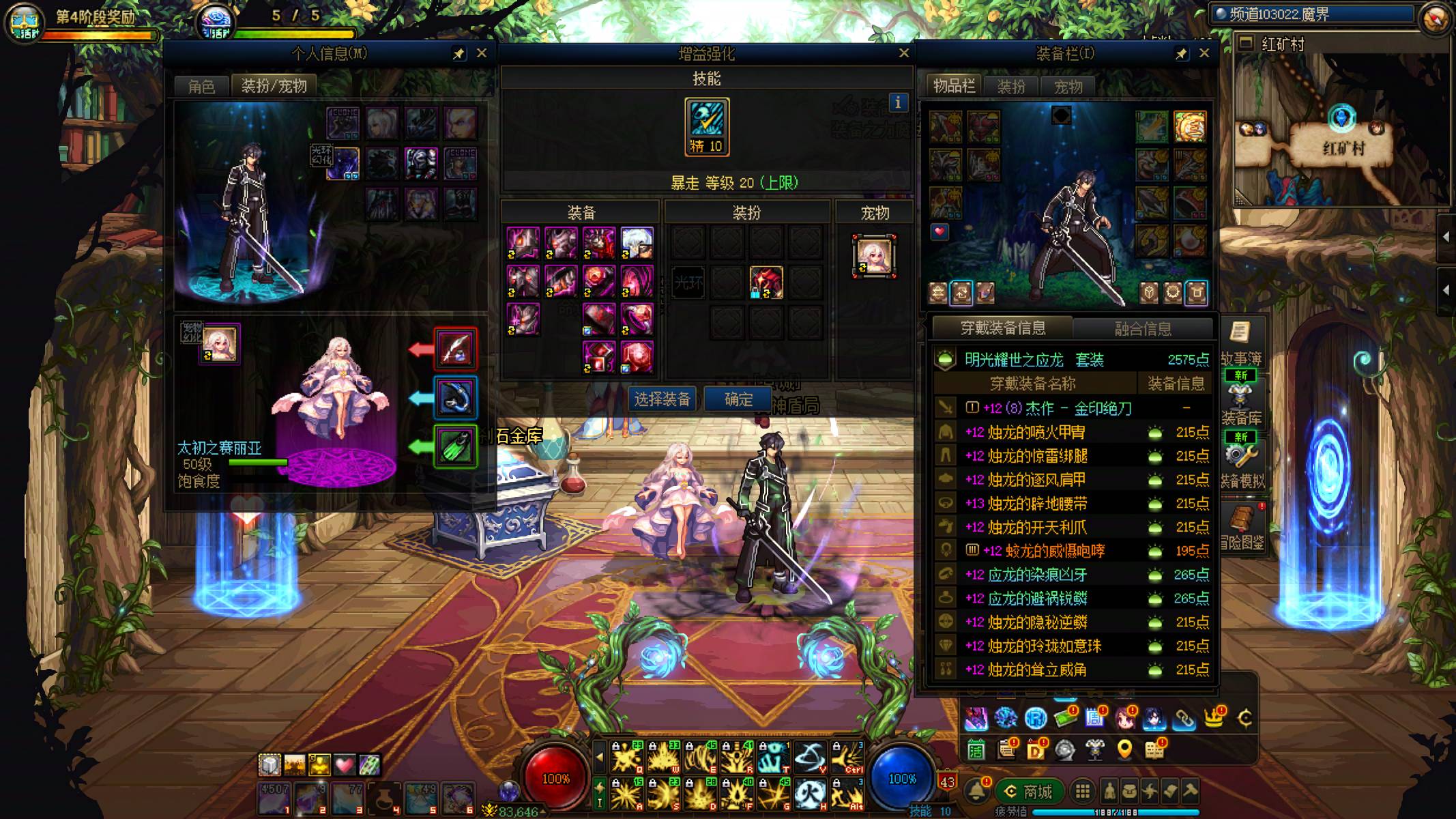Open the 装扮/宠物 tab
Image resolution: width=1456 pixels, height=819 pixels.
(x=274, y=86)
